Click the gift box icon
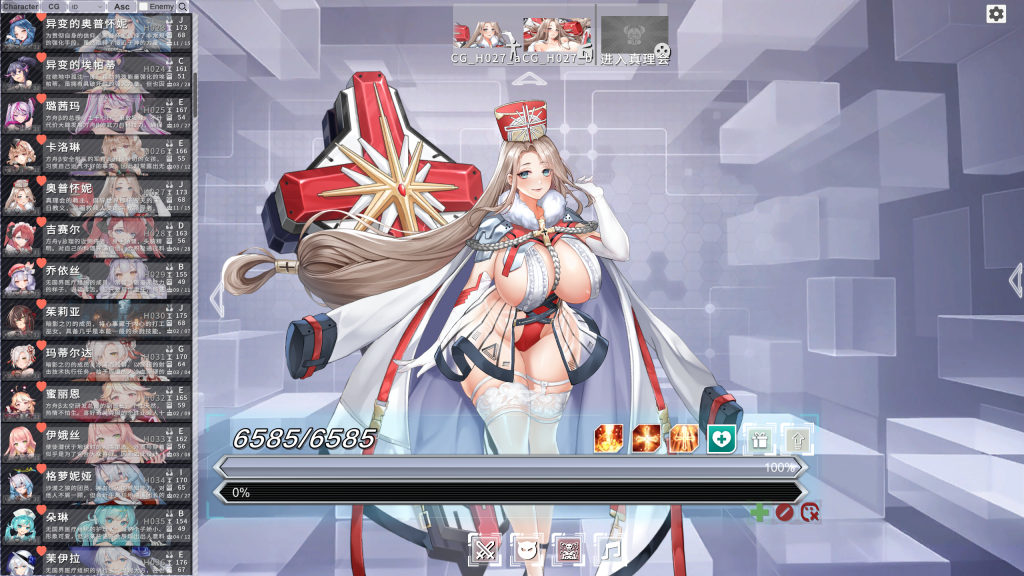The image size is (1024, 576). 759,438
